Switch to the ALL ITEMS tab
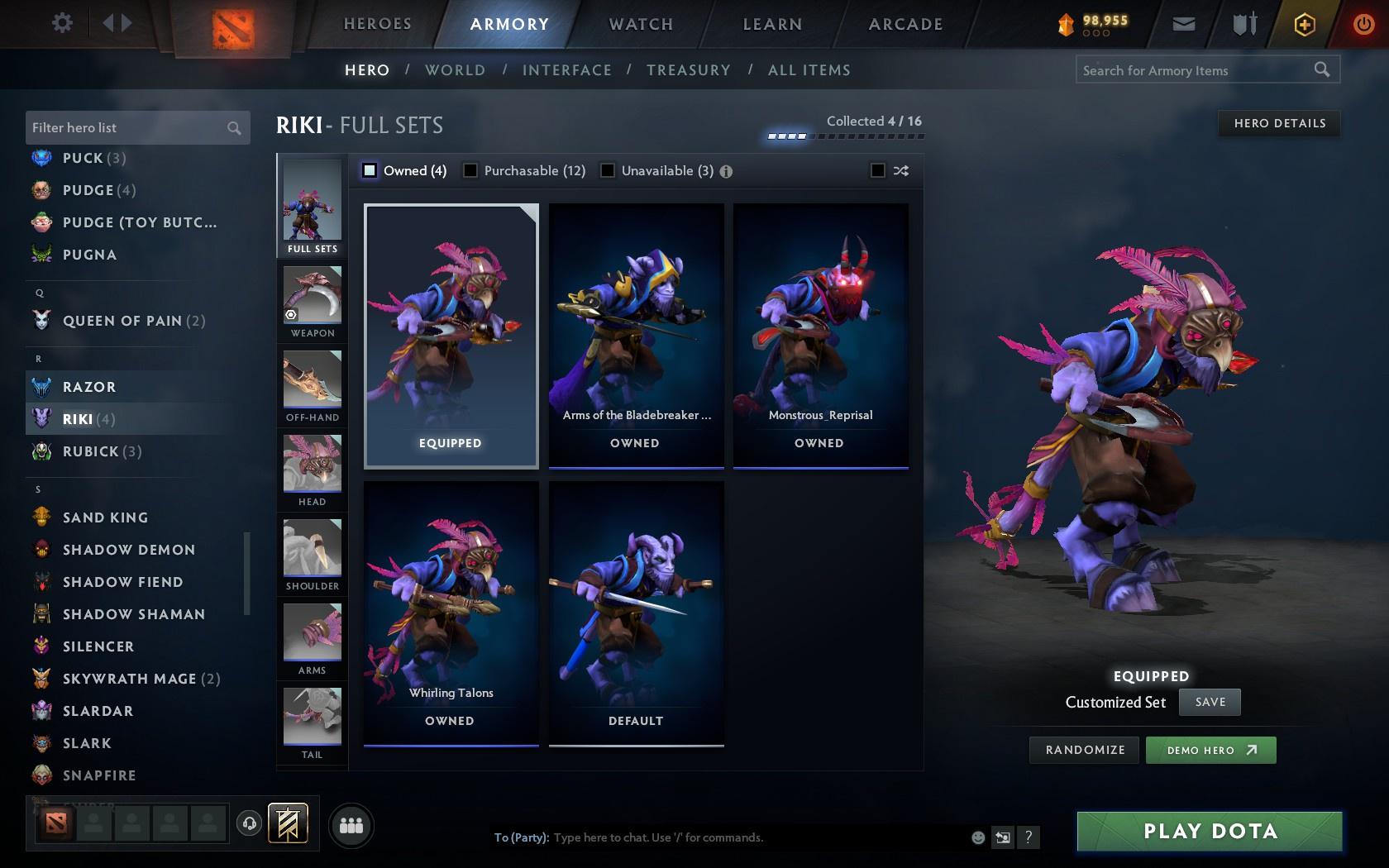 click(809, 70)
